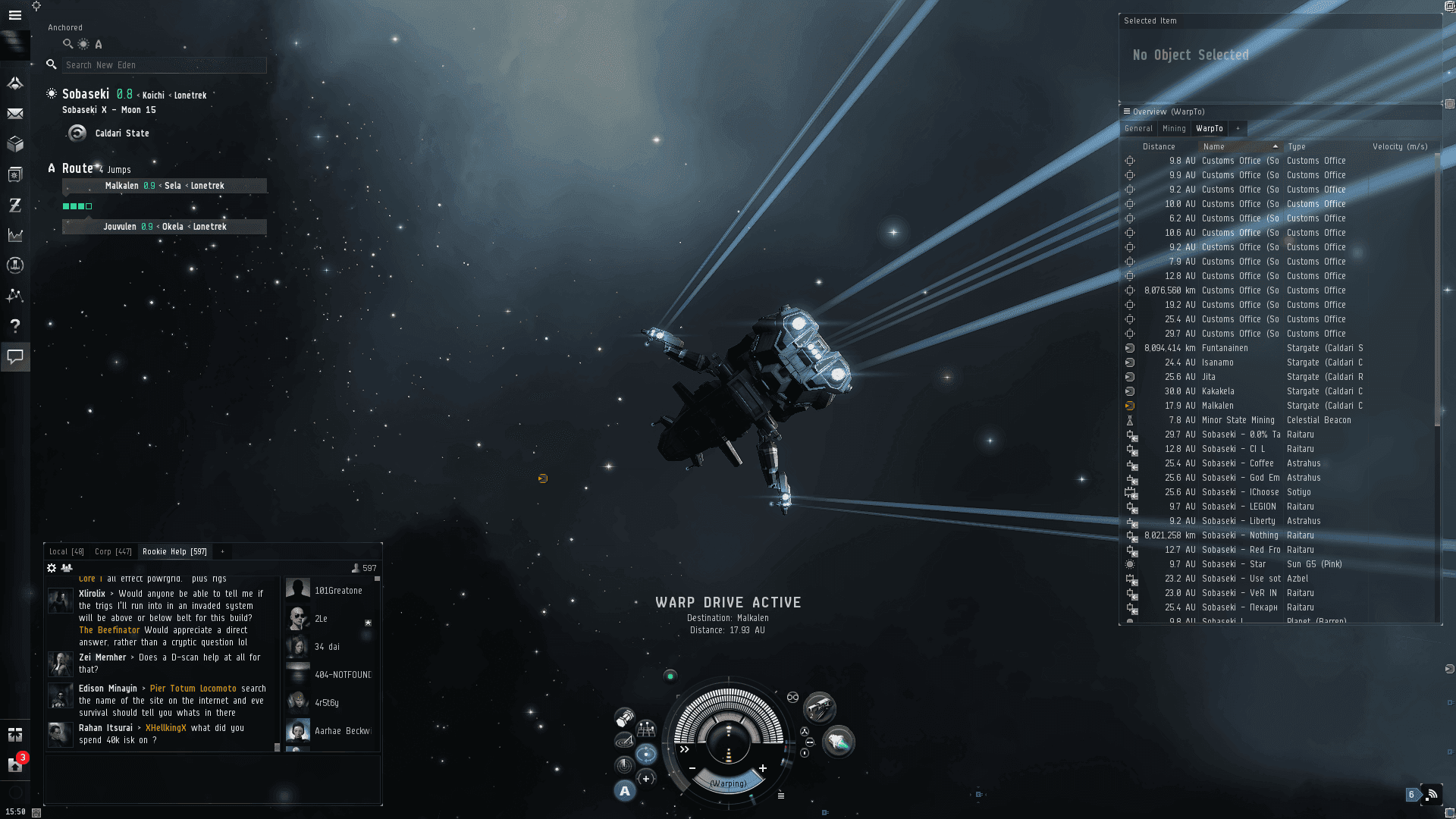
Task: Click the chat message input box
Action: tap(212, 779)
